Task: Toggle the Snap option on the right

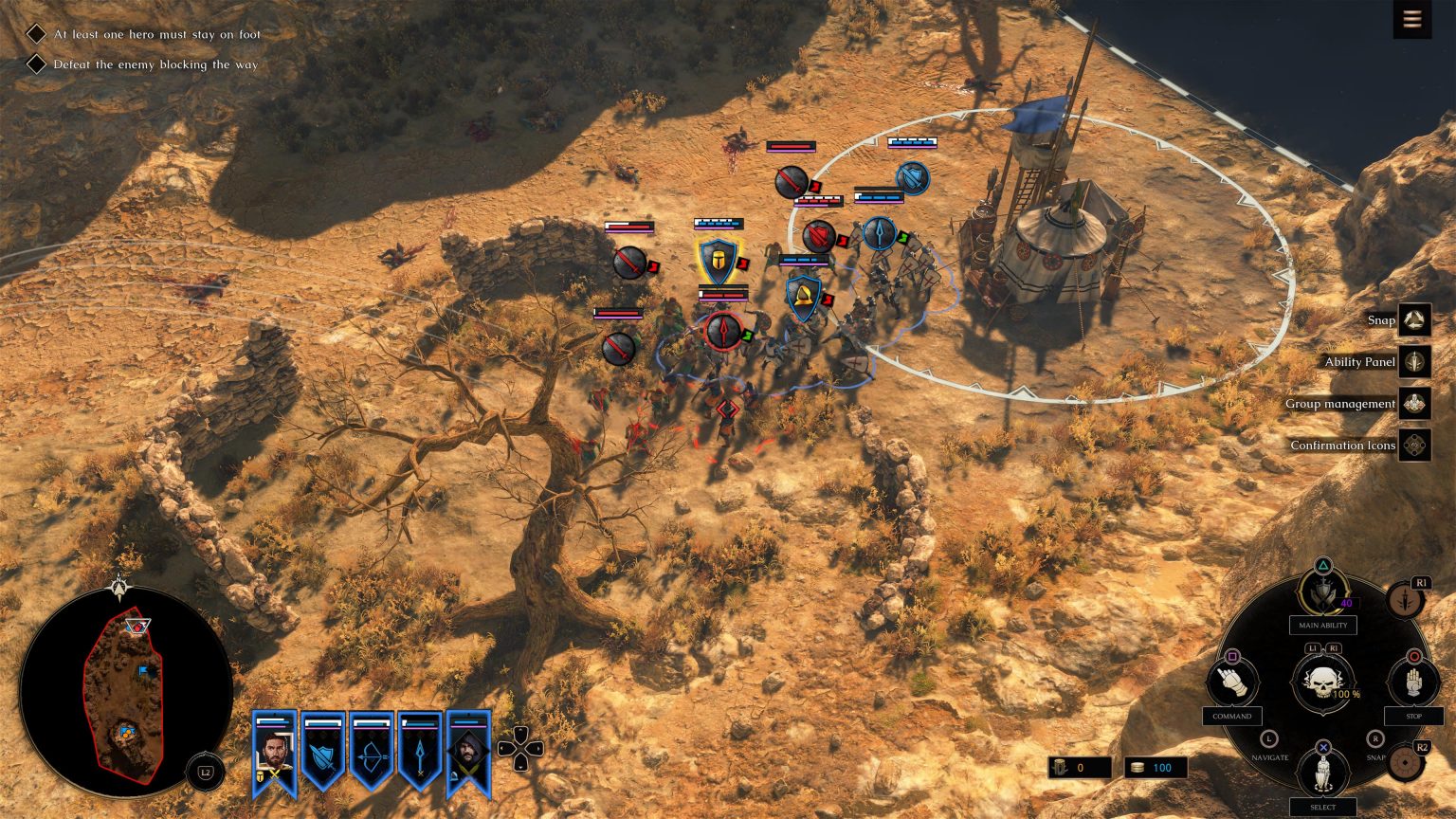Action: click(x=1412, y=320)
